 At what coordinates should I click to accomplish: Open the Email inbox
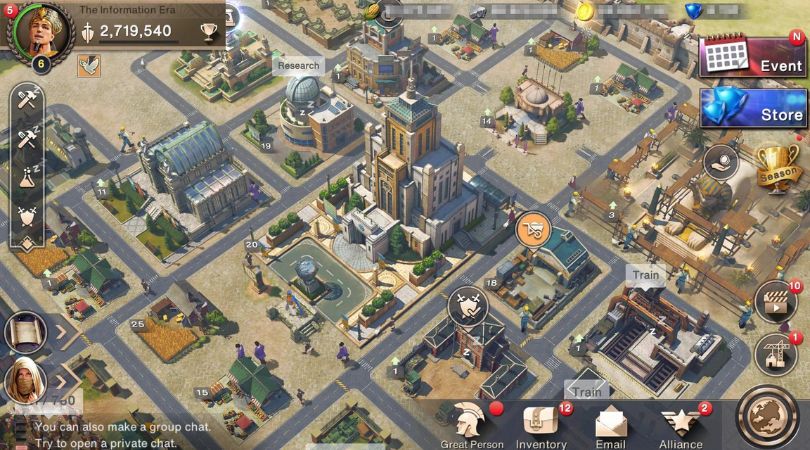click(x=610, y=422)
